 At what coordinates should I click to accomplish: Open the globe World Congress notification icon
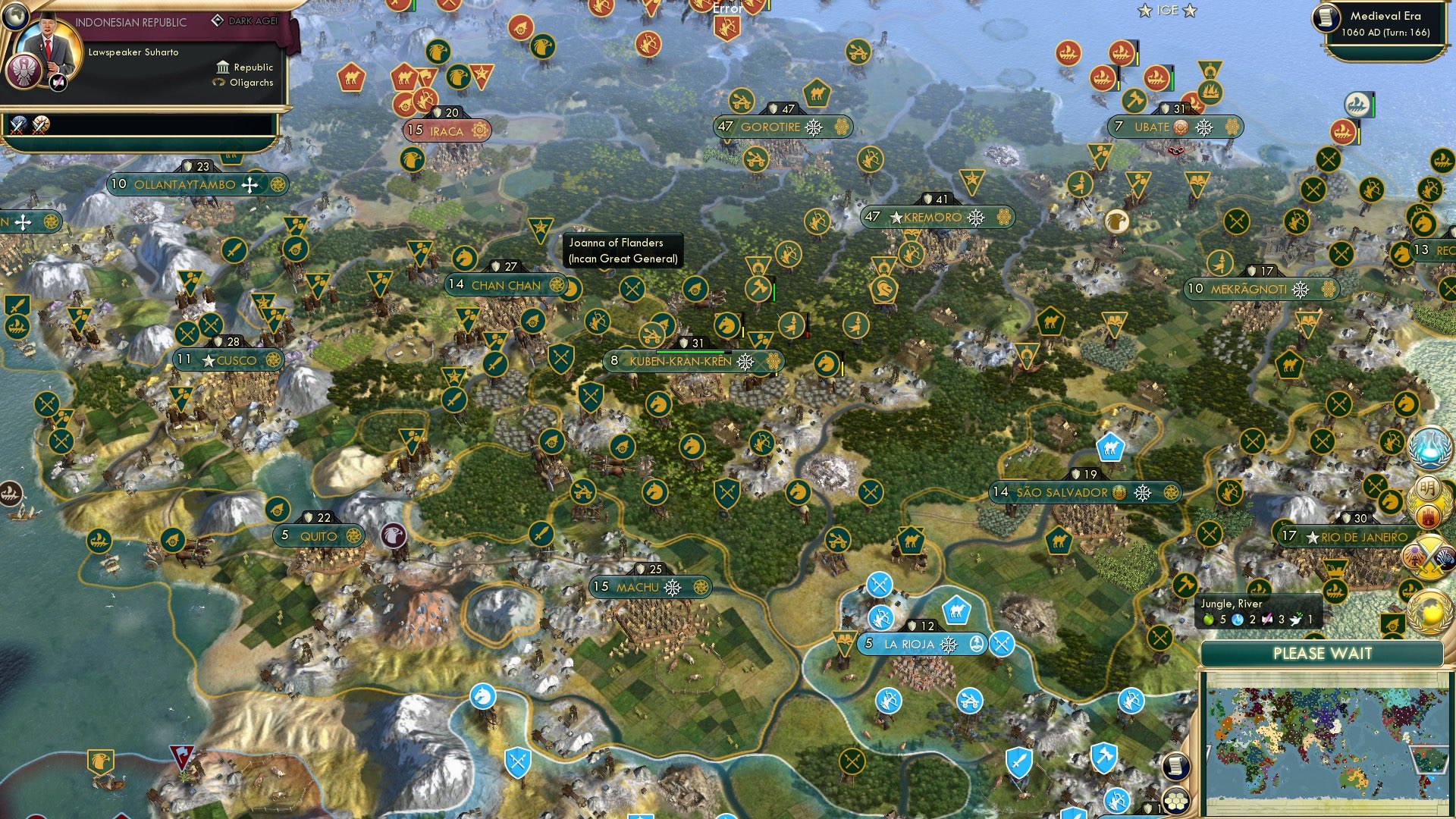click(1429, 612)
